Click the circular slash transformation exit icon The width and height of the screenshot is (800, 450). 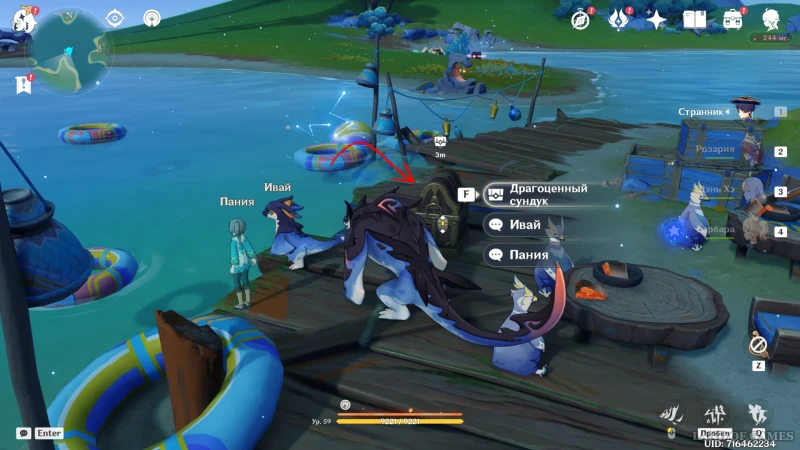click(758, 345)
